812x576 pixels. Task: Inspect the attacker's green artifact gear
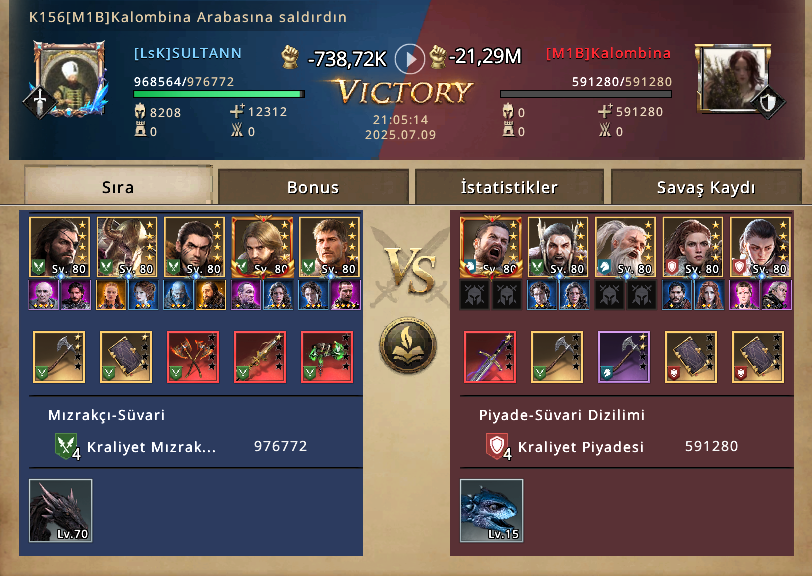[327, 357]
